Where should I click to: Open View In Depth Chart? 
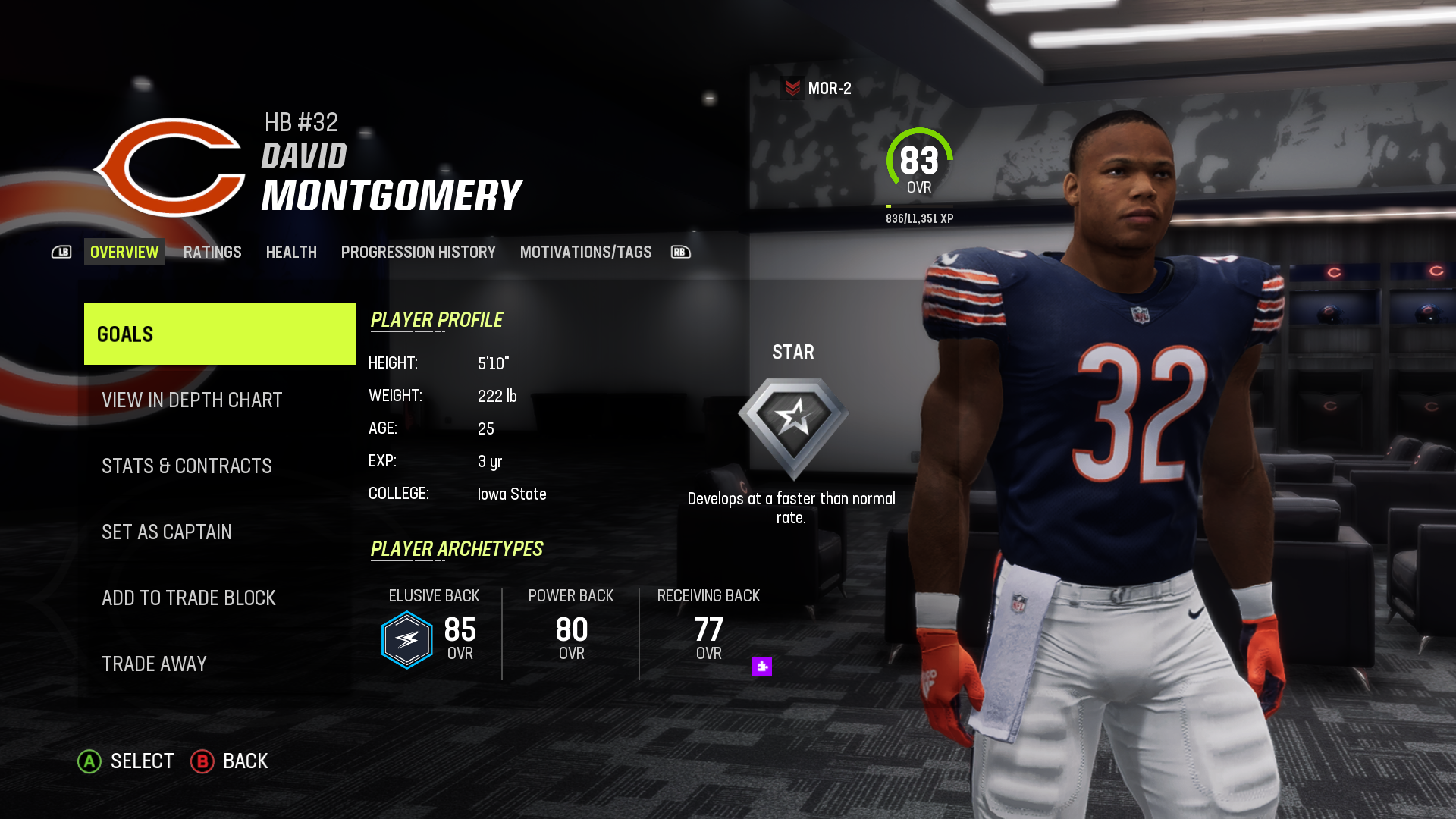click(x=191, y=400)
